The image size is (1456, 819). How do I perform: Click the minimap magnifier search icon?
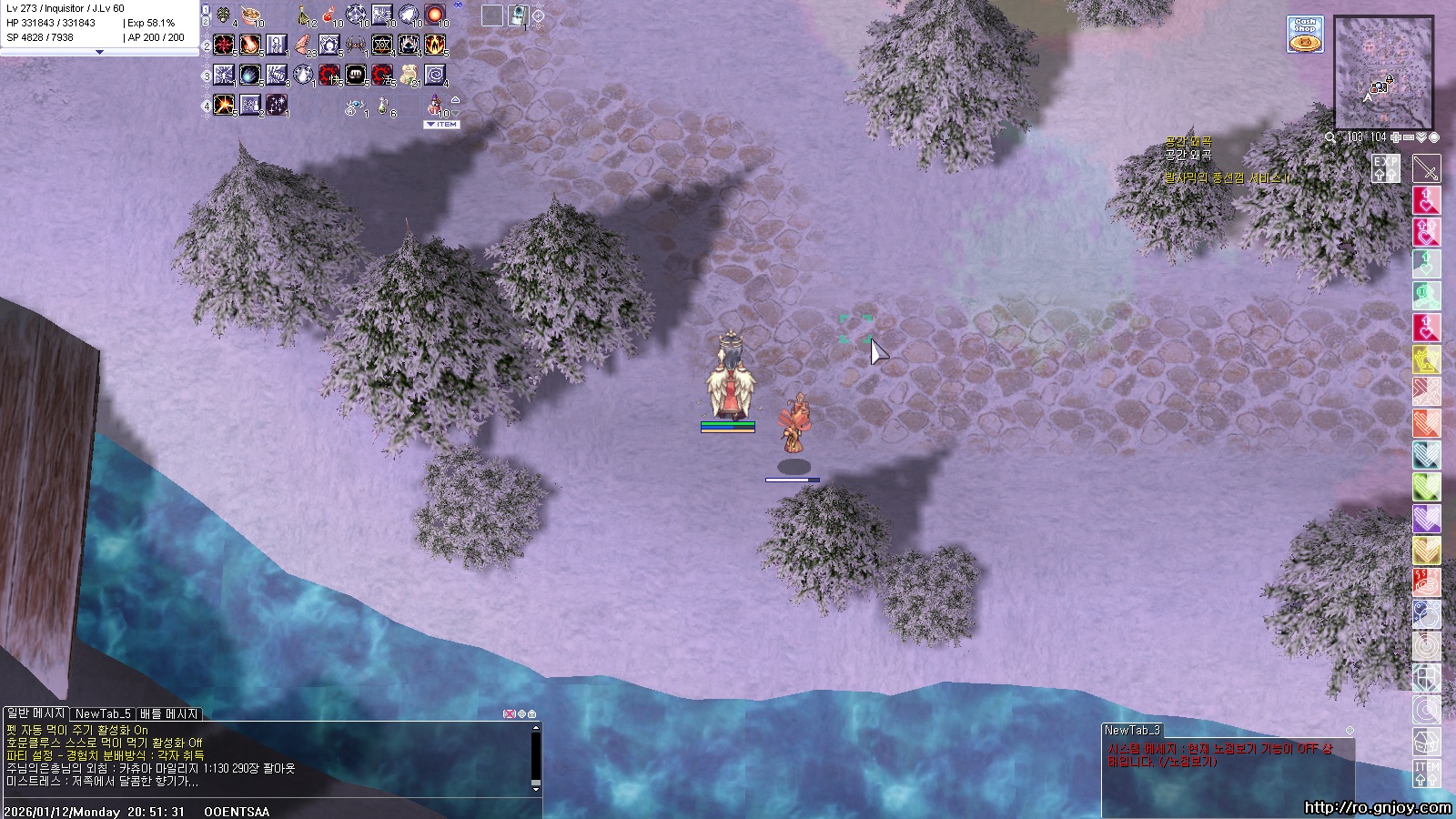coord(1330,137)
